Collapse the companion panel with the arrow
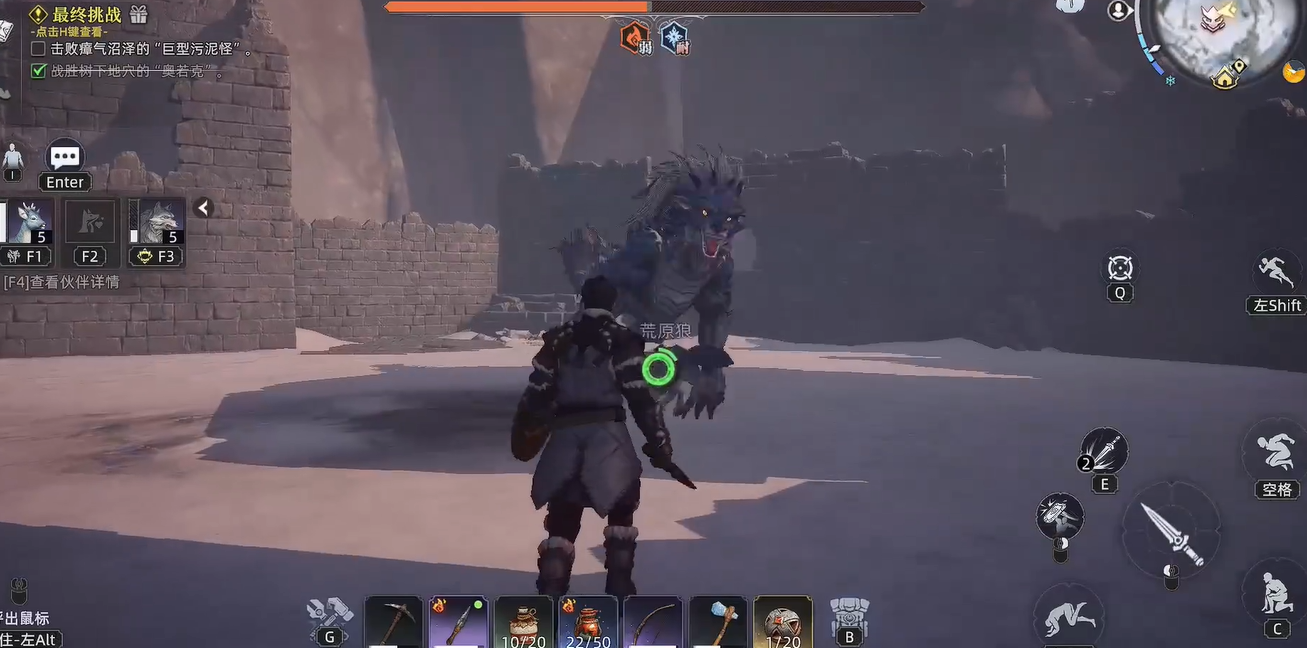This screenshot has height=648, width=1307. pos(203,208)
